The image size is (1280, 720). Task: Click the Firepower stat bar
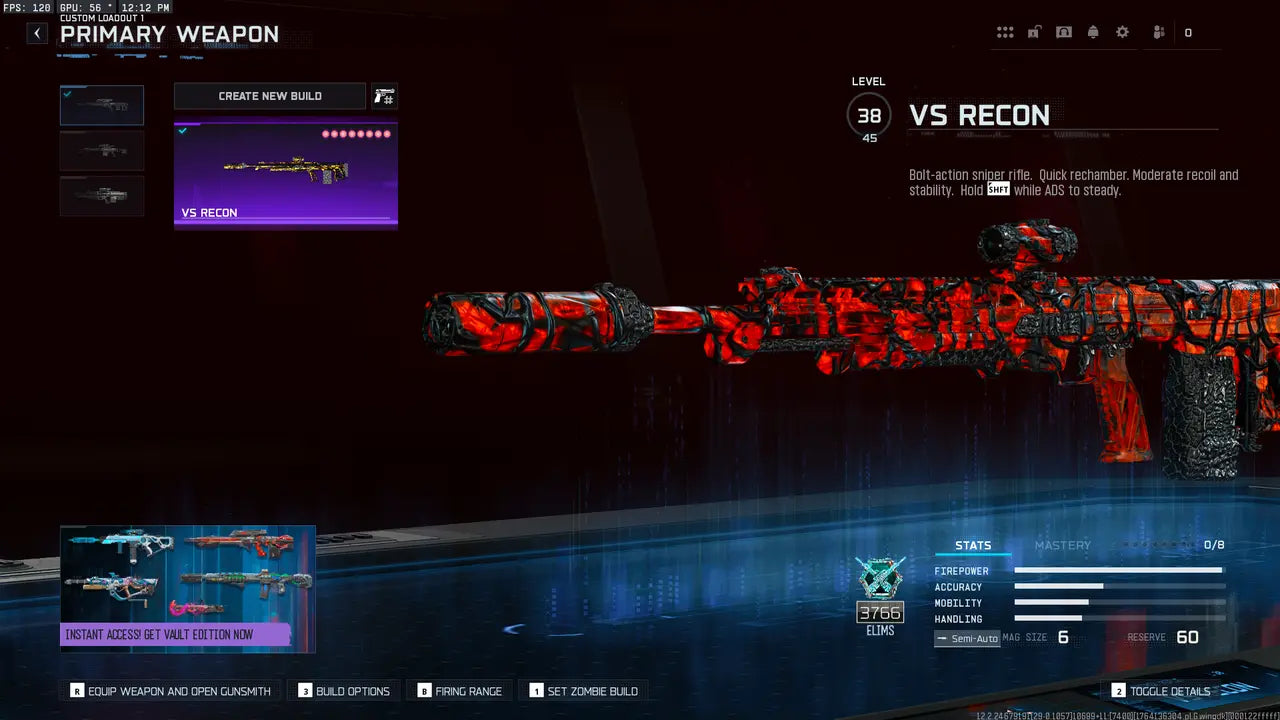(x=1118, y=571)
